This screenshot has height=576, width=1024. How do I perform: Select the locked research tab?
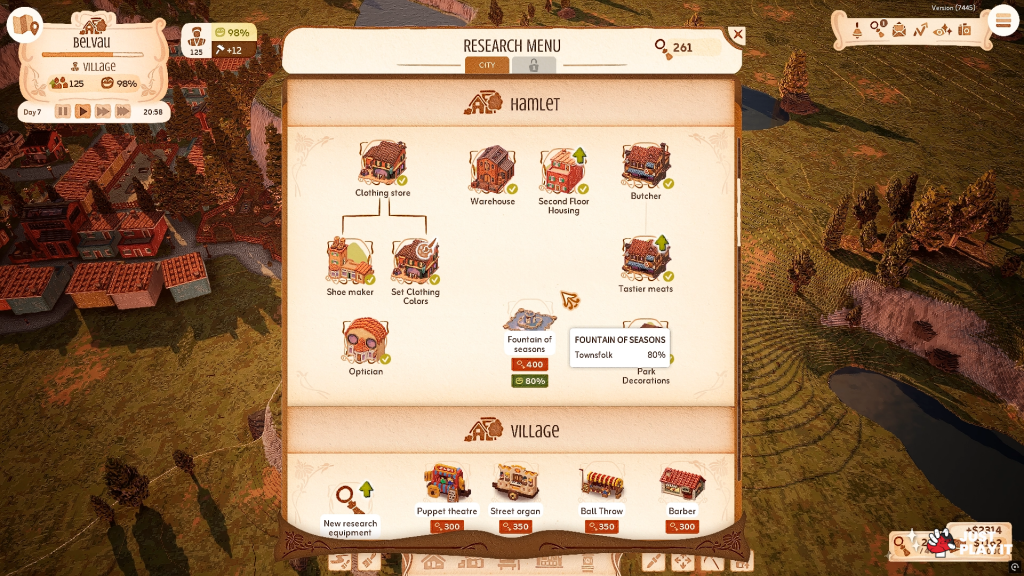coord(533,65)
